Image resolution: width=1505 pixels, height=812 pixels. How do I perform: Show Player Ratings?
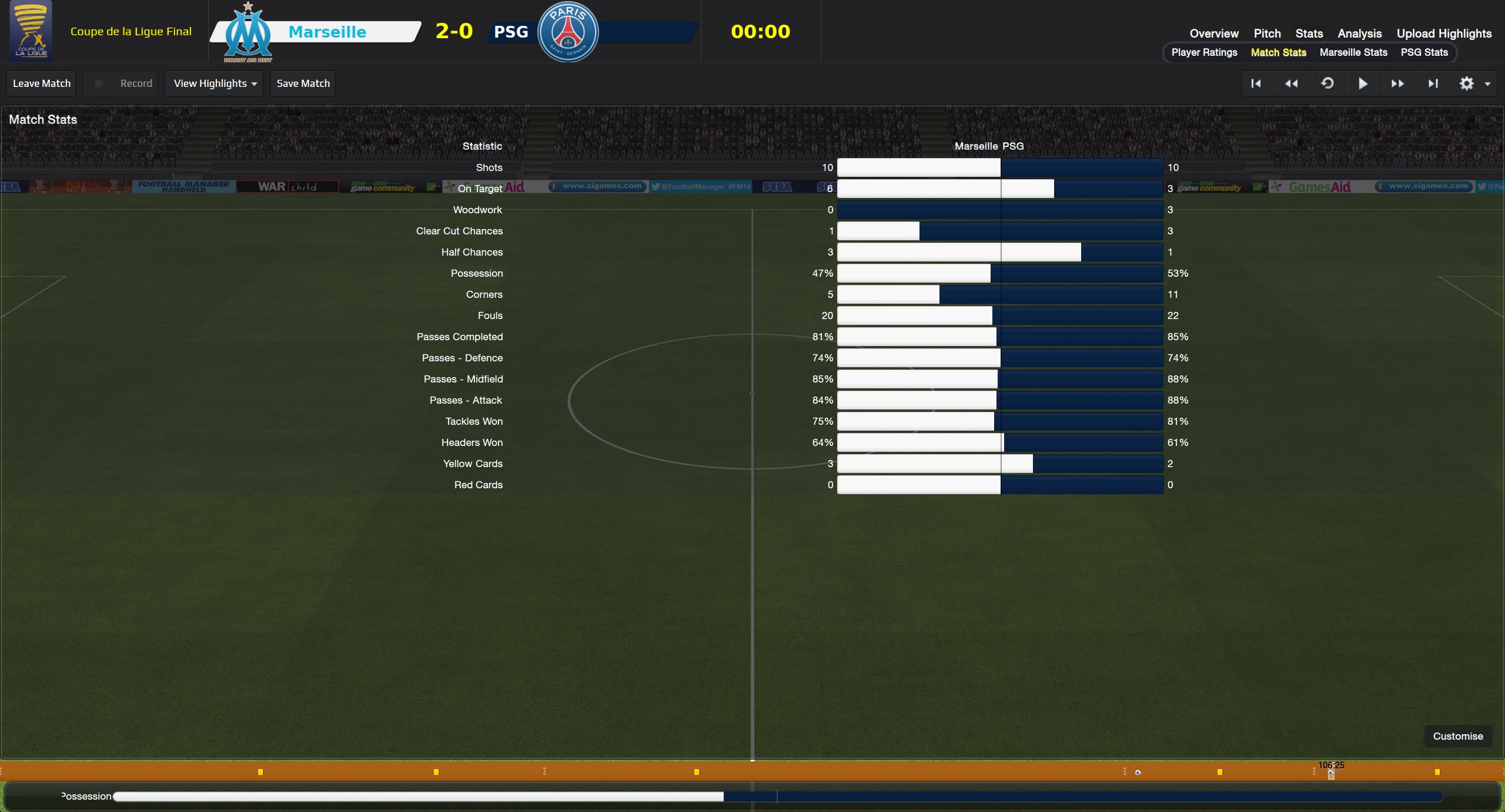(1204, 52)
